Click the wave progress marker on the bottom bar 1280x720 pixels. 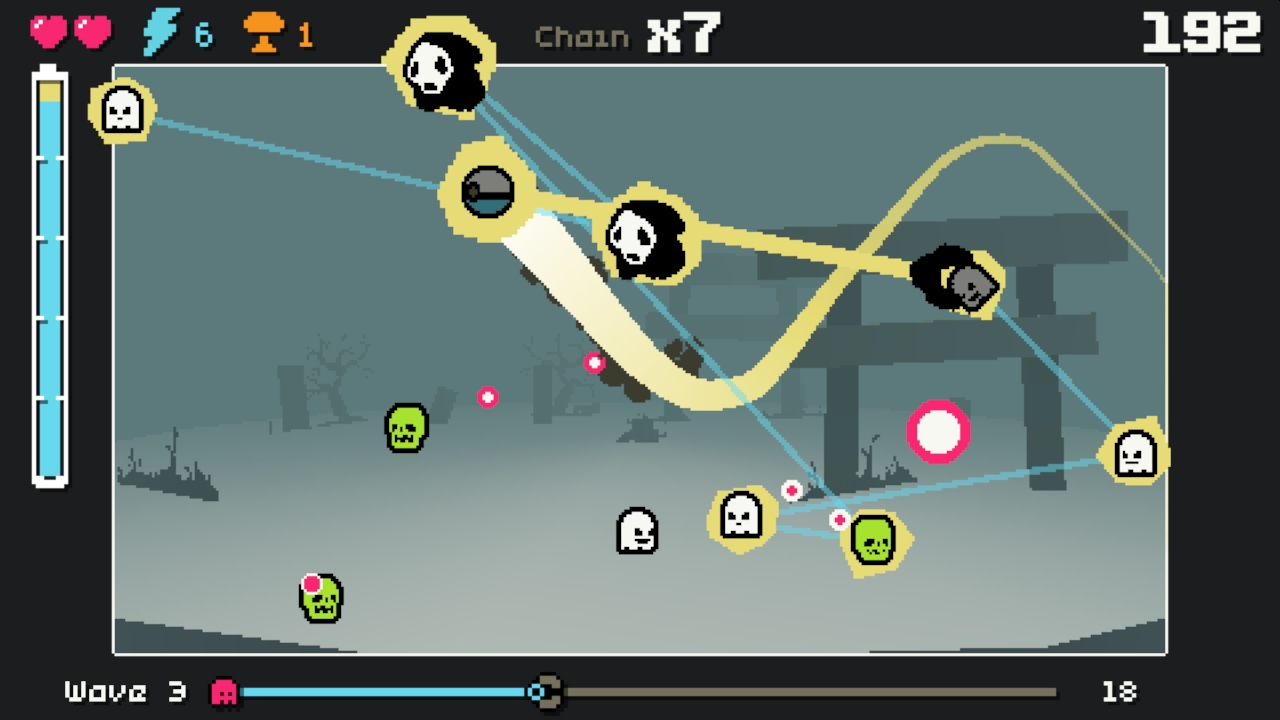(x=546, y=691)
